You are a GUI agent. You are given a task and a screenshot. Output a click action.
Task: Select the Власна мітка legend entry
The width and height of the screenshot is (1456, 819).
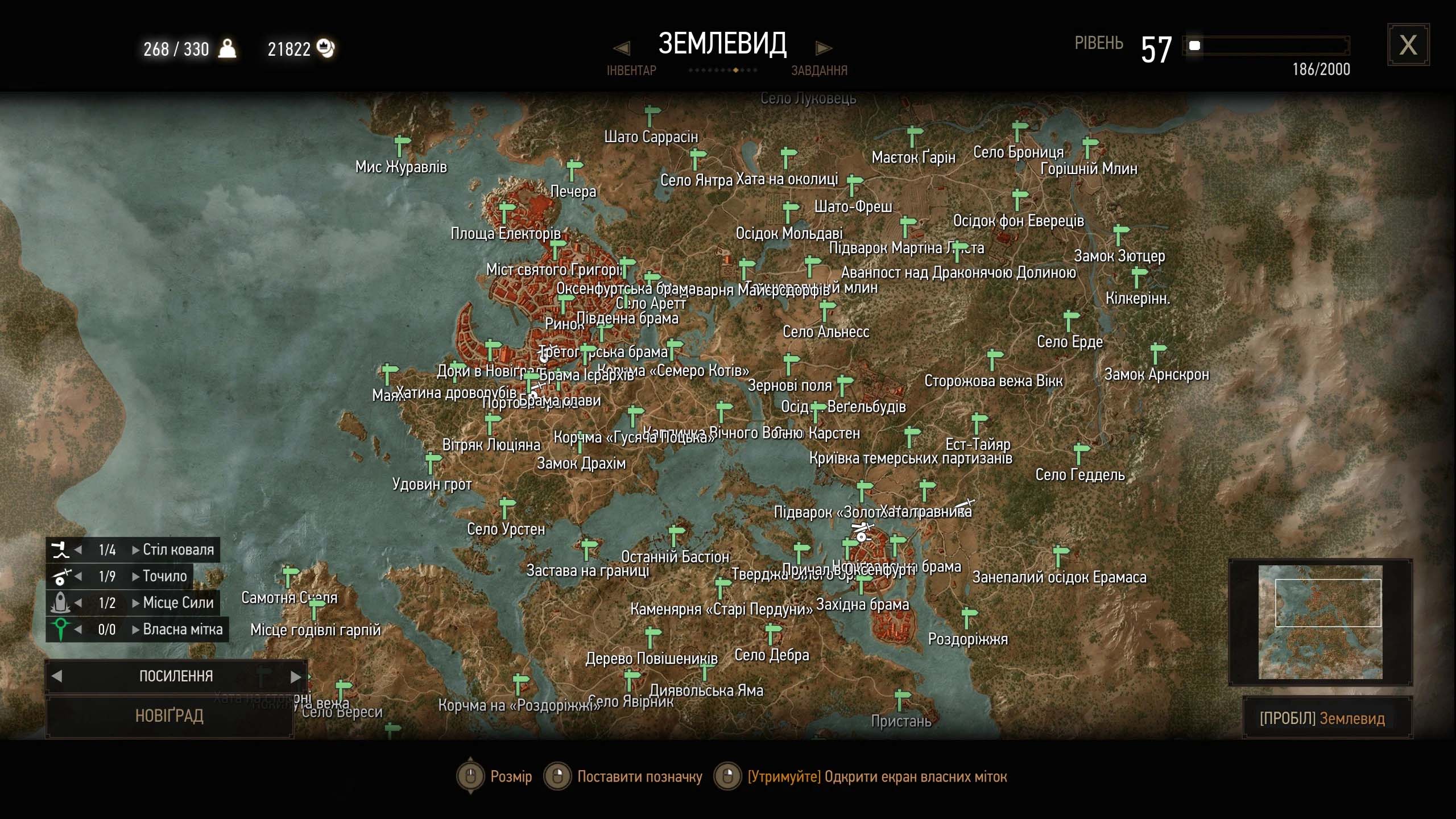point(183,630)
